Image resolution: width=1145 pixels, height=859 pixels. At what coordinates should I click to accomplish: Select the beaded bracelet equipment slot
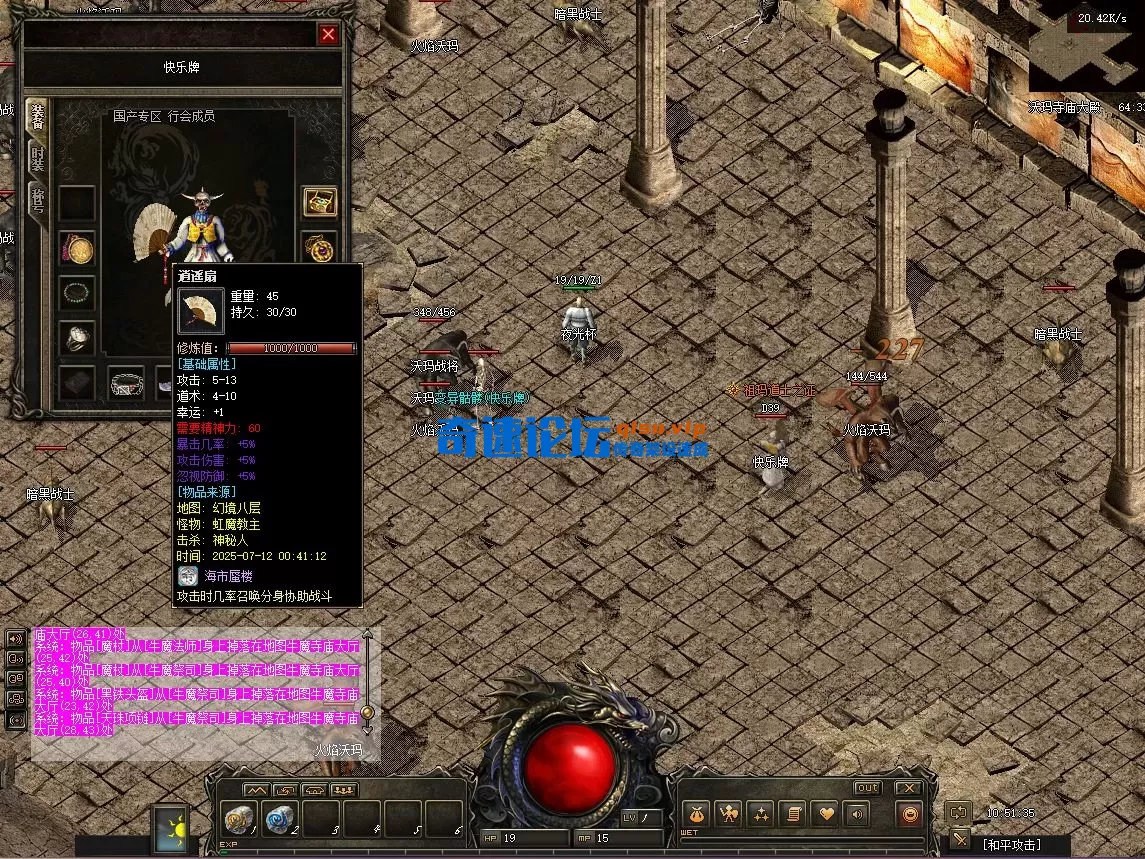(77, 292)
